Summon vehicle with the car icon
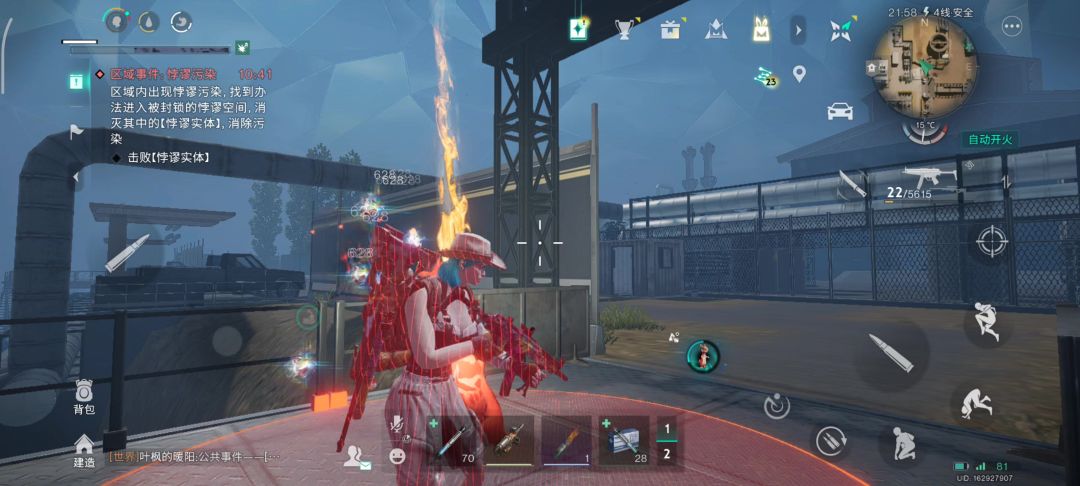 point(840,111)
